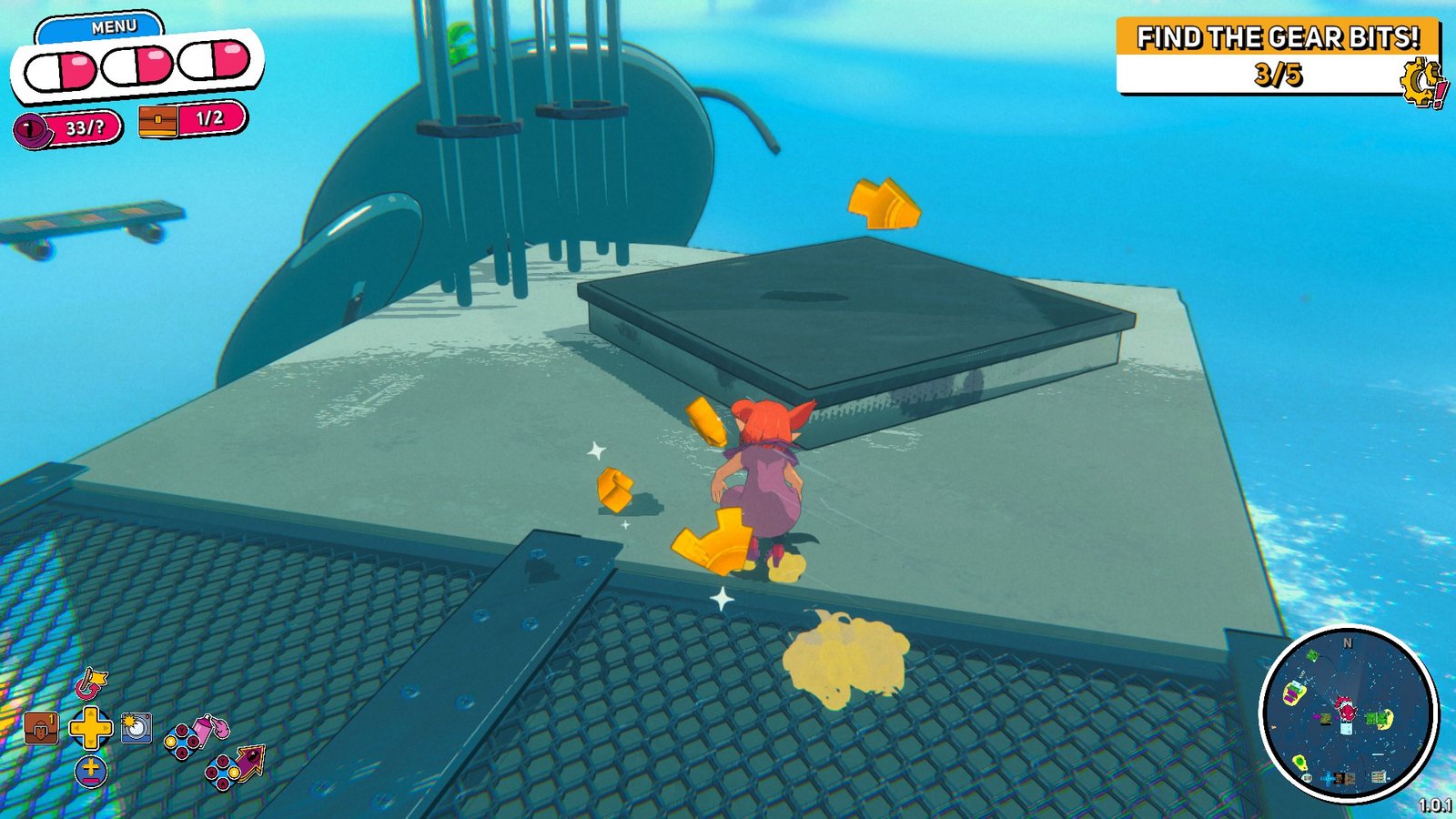Select the camera photo mode icon
Image resolution: width=1456 pixels, height=819 pixels.
click(136, 728)
